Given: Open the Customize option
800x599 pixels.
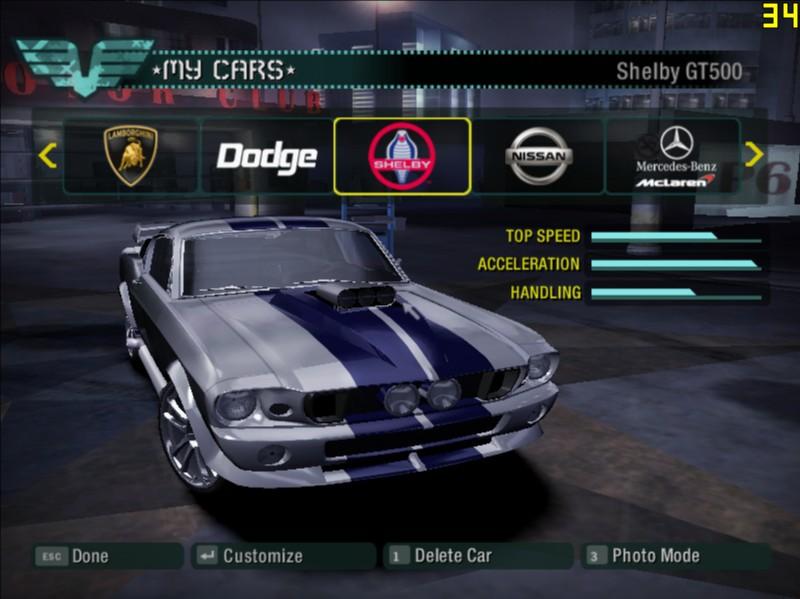Looking at the screenshot, I should (x=262, y=556).
